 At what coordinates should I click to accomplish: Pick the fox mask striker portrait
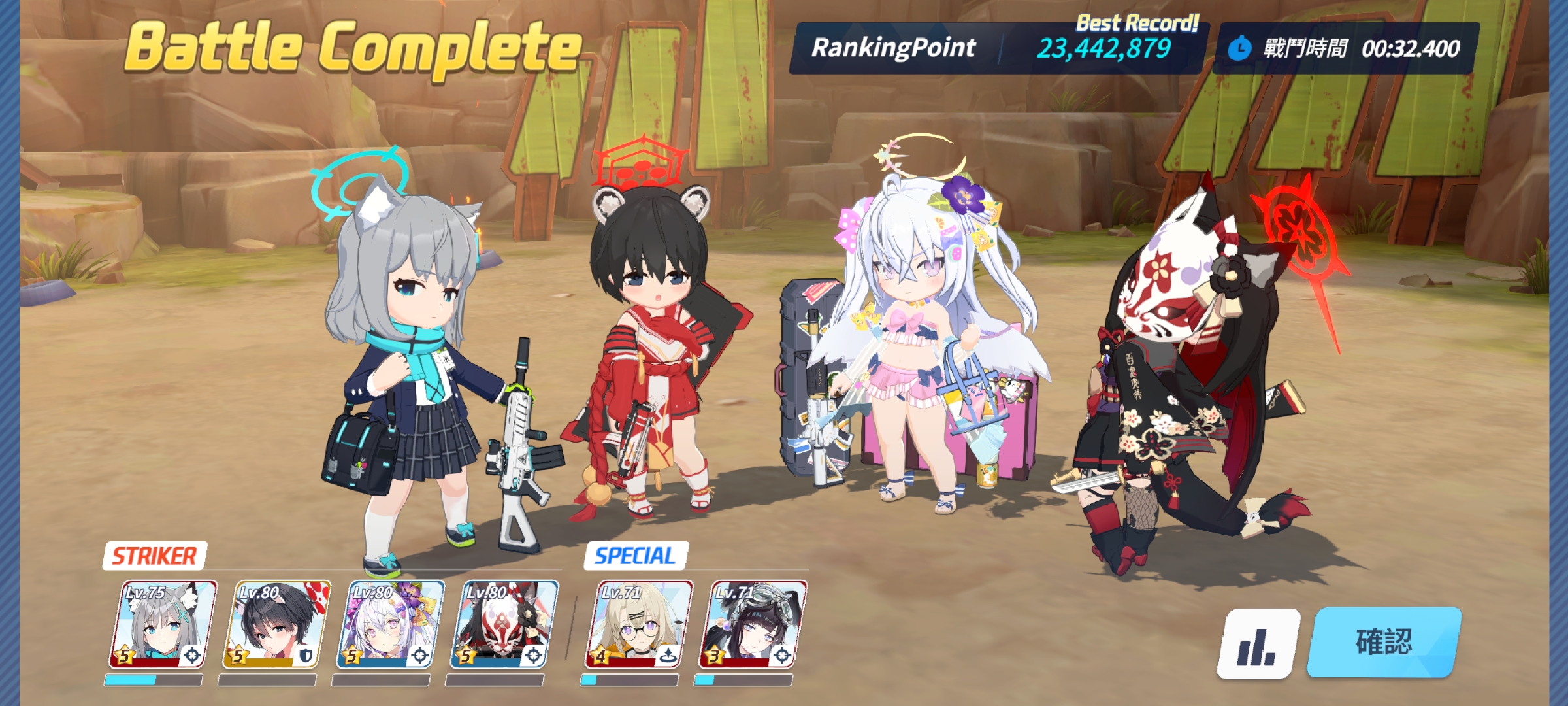[x=504, y=624]
